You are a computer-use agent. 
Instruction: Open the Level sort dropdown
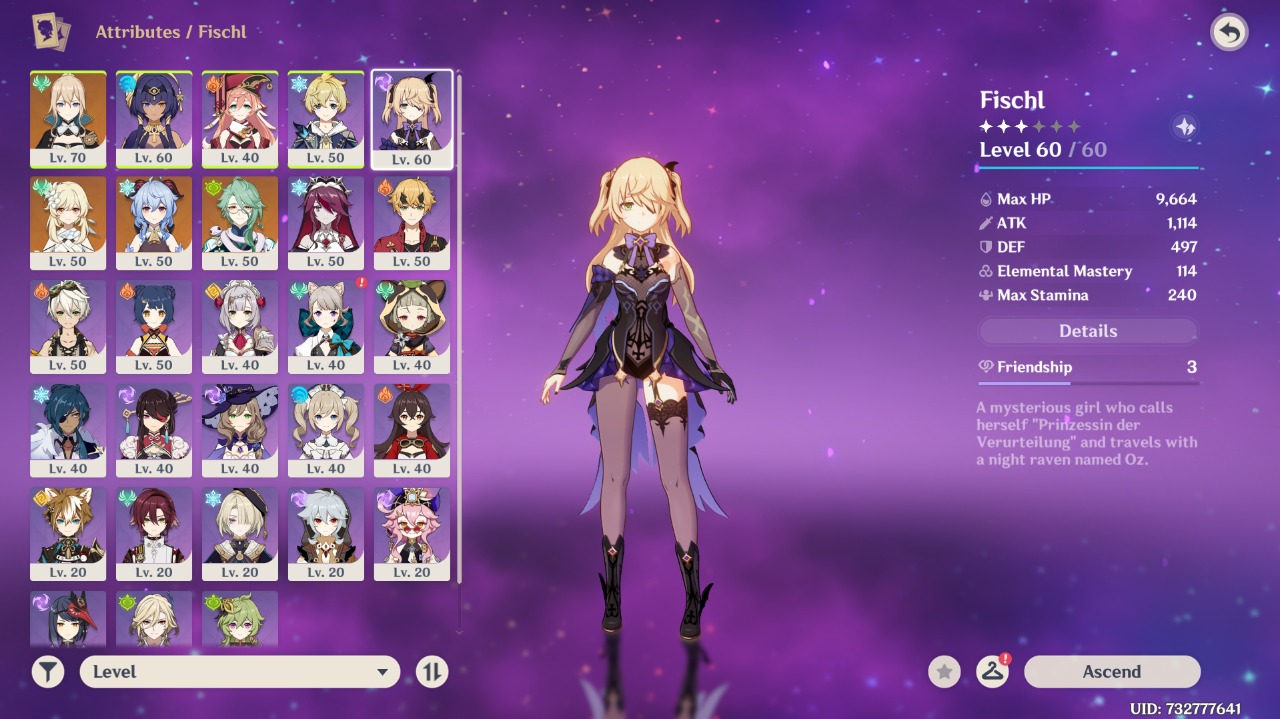click(240, 672)
